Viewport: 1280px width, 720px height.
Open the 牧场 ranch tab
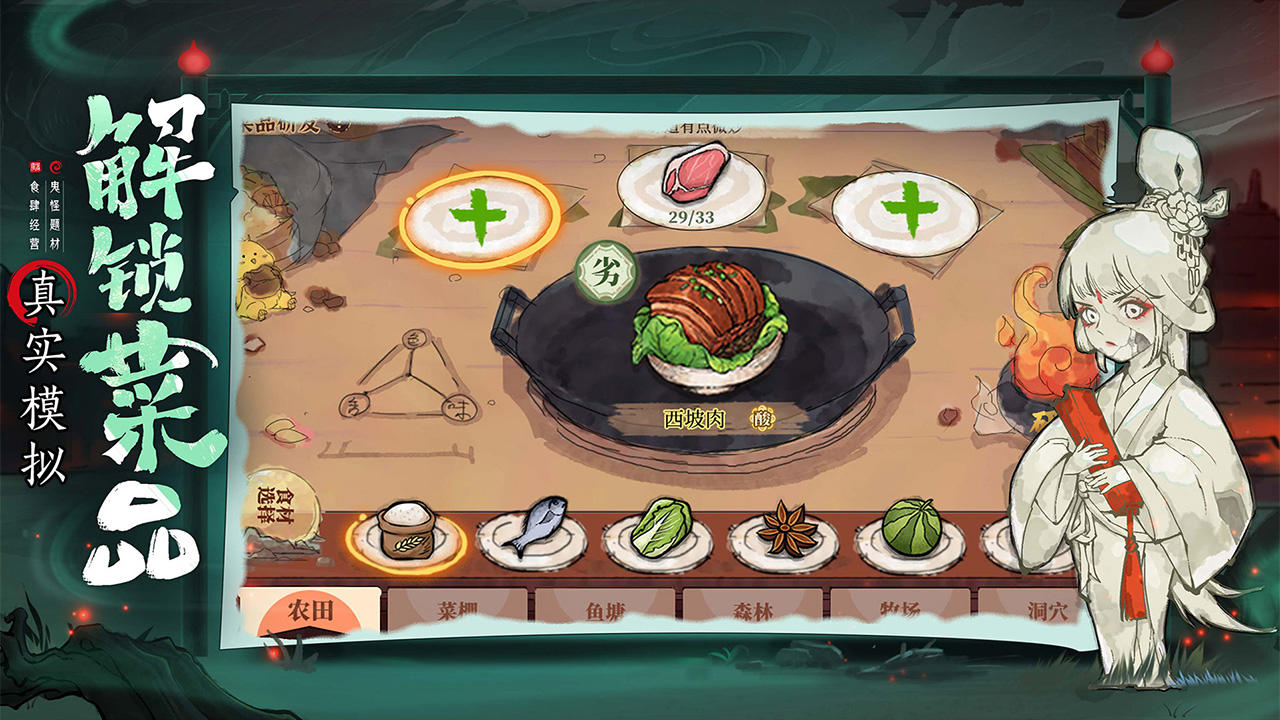pyautogui.click(x=901, y=610)
